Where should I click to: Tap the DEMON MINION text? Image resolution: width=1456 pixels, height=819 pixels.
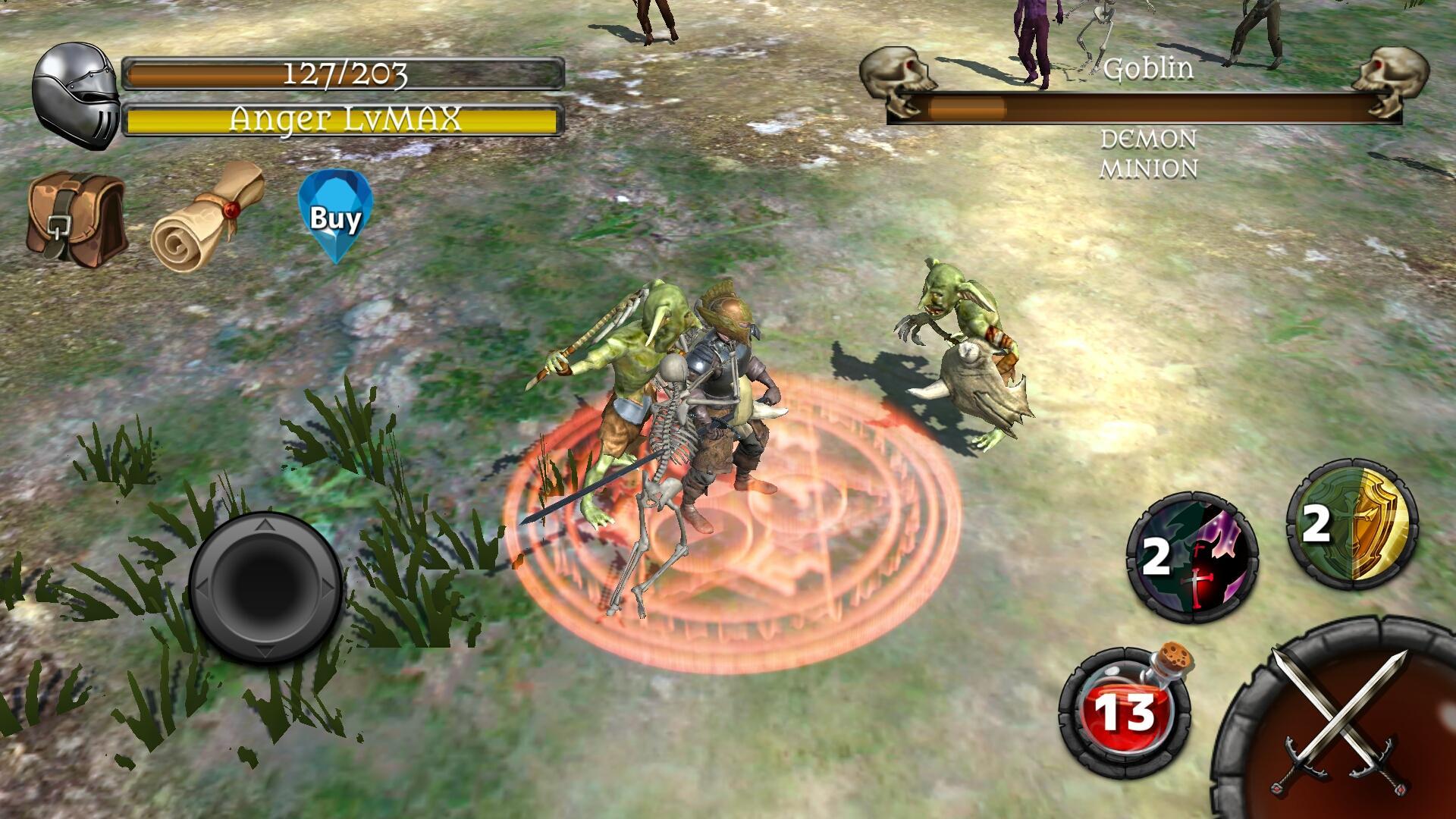(1150, 155)
